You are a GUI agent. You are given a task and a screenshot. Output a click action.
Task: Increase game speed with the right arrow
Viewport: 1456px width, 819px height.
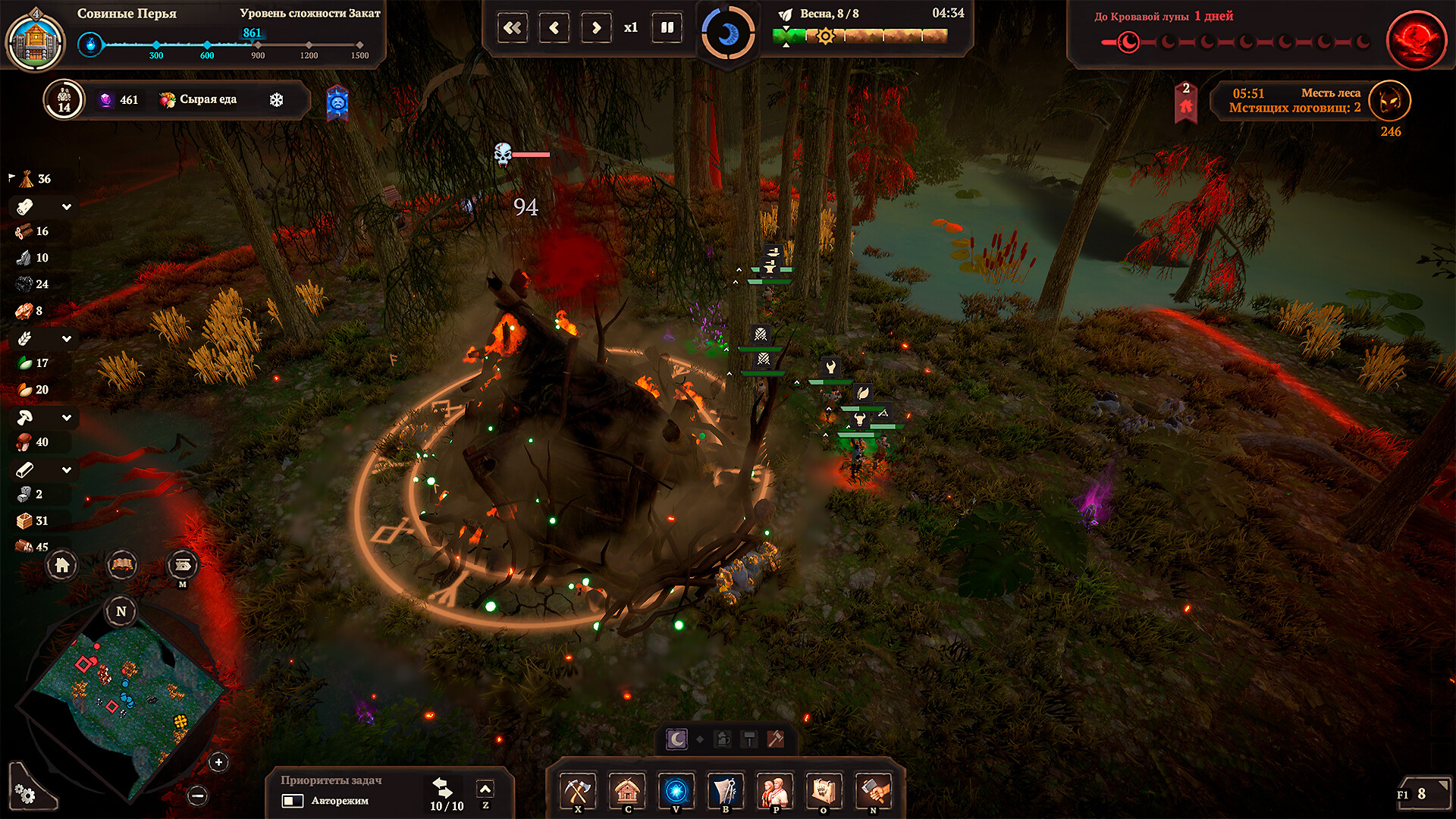pyautogui.click(x=596, y=28)
